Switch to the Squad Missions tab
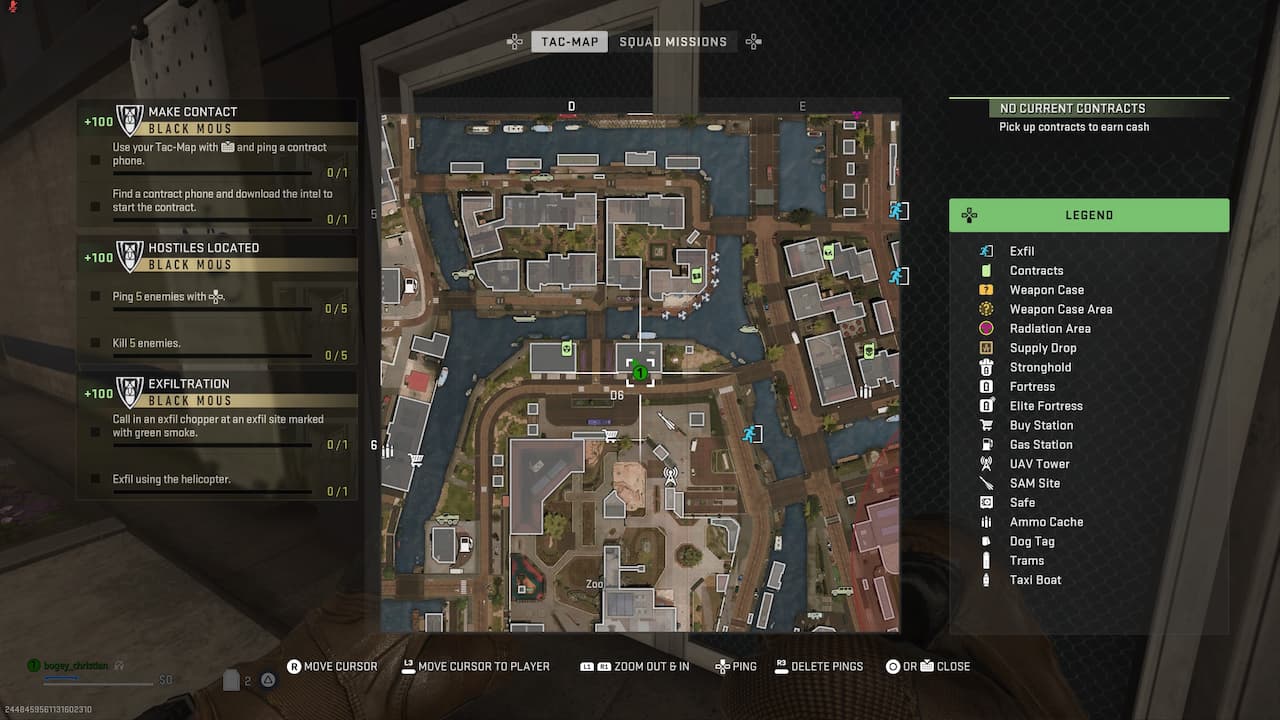The width and height of the screenshot is (1280, 720). 675,41
